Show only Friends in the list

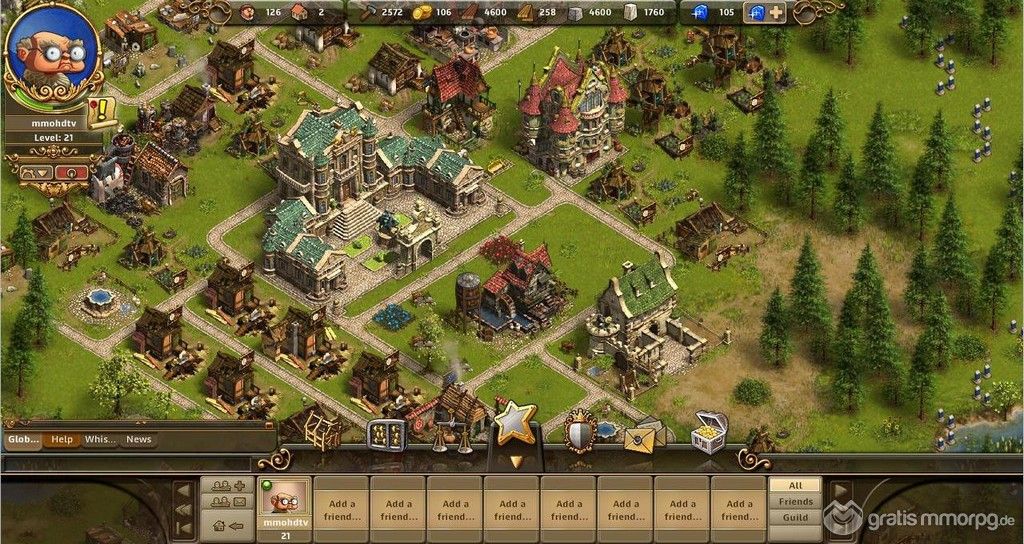pyautogui.click(x=795, y=501)
